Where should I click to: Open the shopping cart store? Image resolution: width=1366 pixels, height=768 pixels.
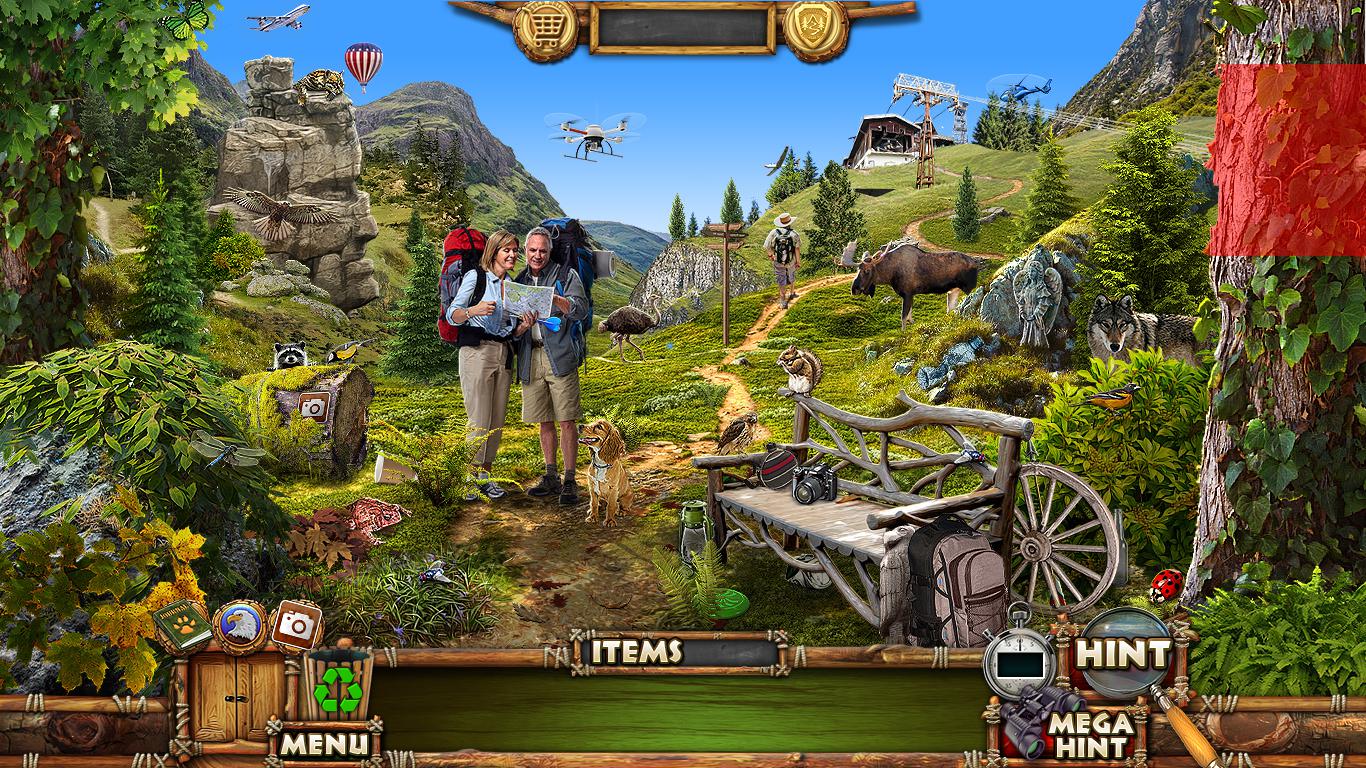[546, 29]
